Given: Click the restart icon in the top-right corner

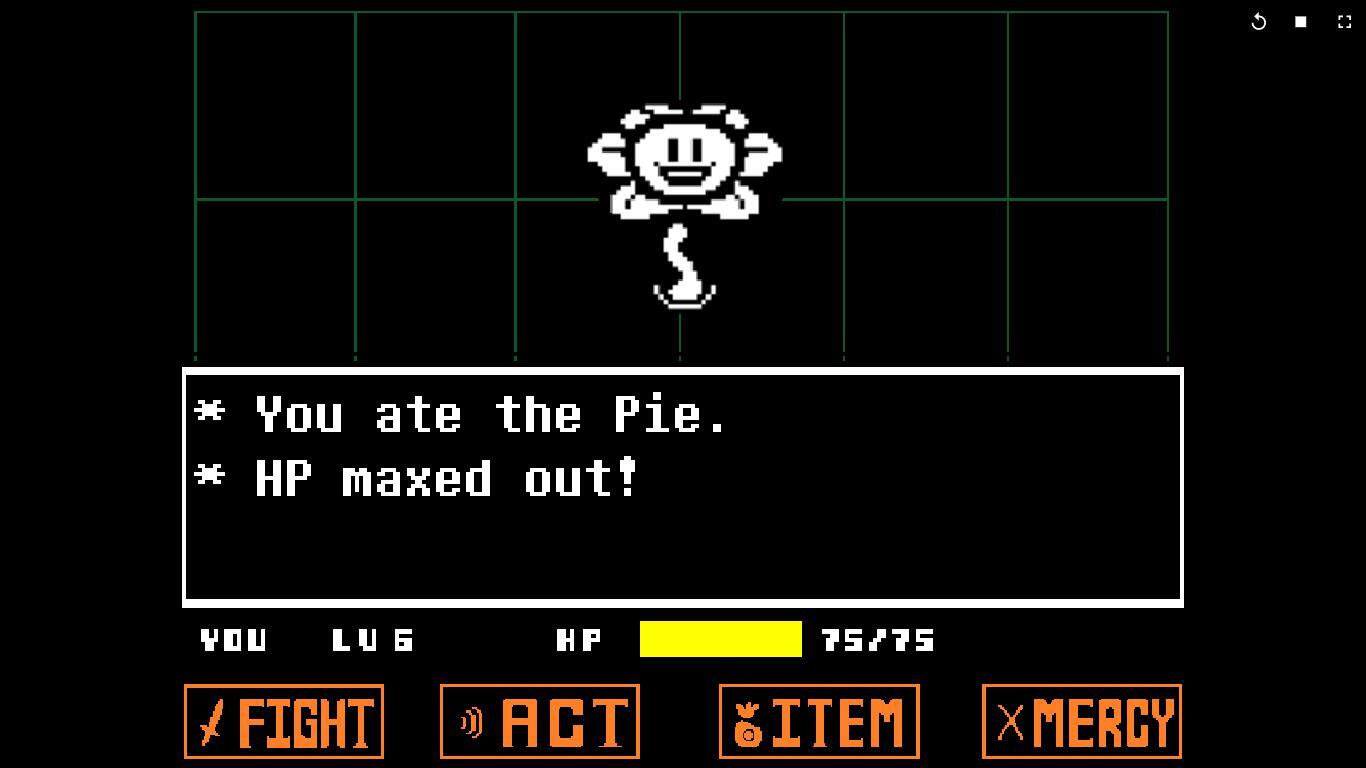Looking at the screenshot, I should [x=1258, y=20].
